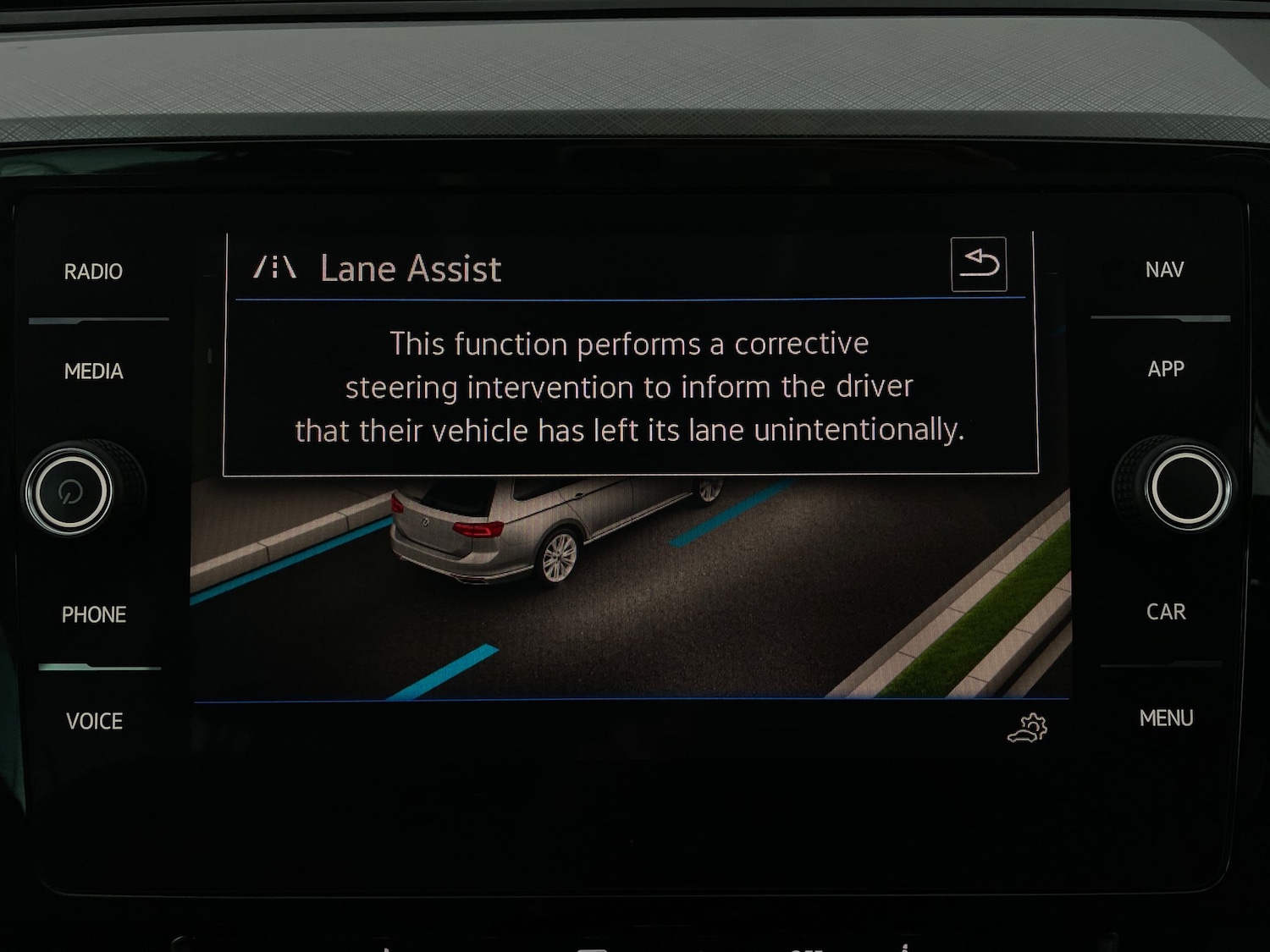Open the CAR settings
Image resolution: width=1270 pixels, height=952 pixels.
tap(1166, 612)
